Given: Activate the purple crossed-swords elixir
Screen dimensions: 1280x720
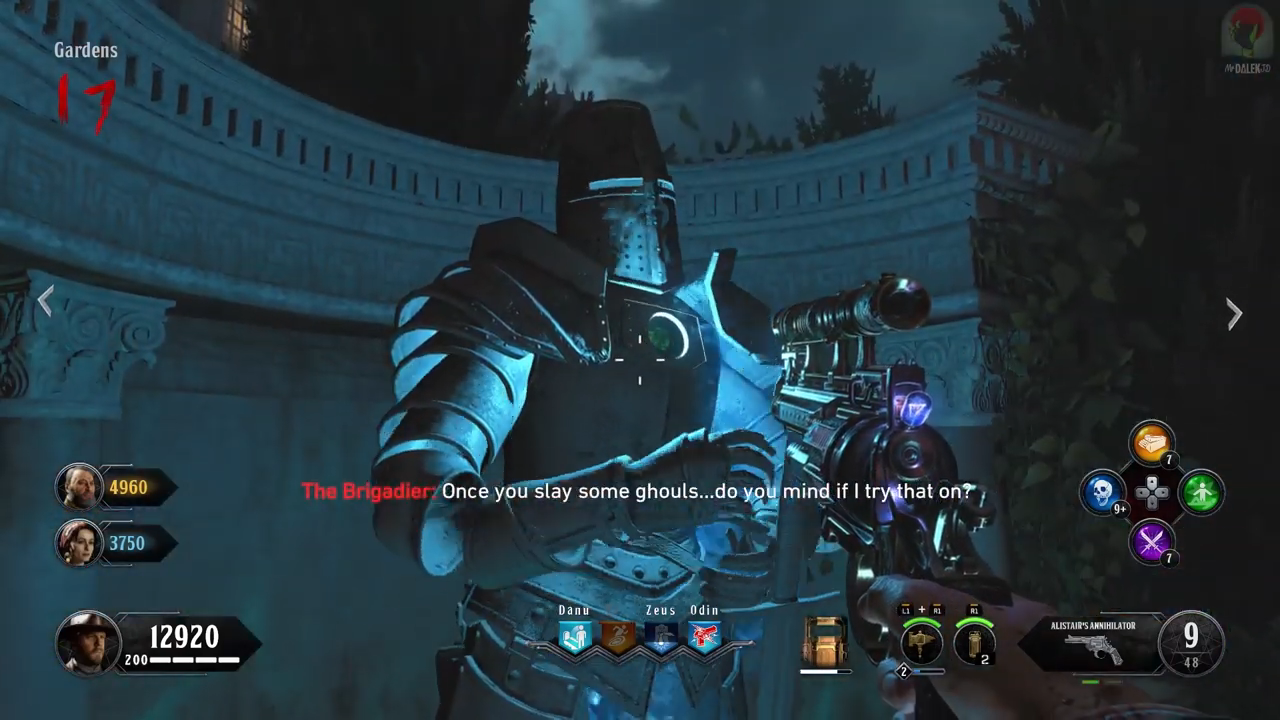Looking at the screenshot, I should [1151, 541].
